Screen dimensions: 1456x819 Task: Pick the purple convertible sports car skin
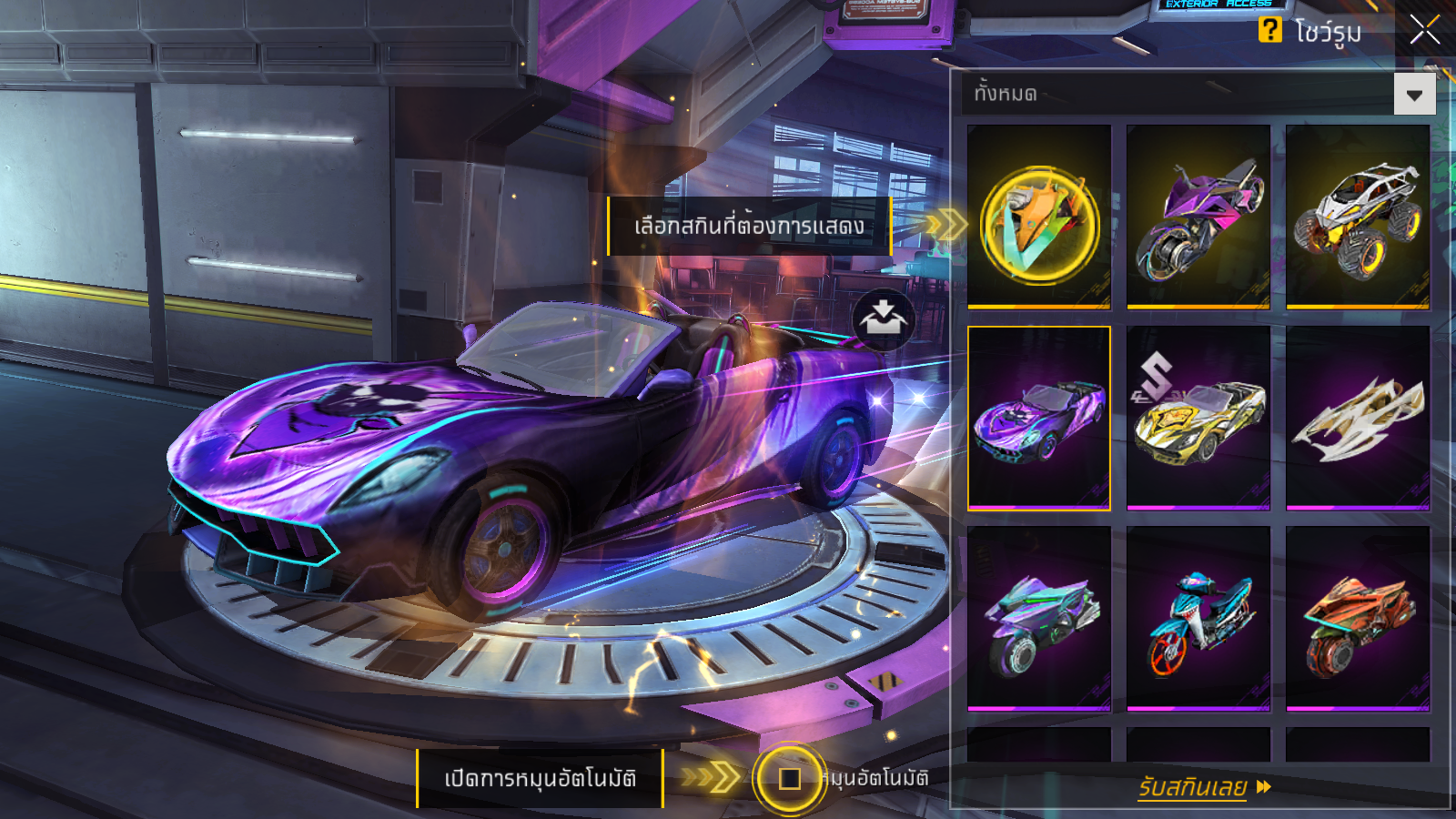coord(1039,419)
